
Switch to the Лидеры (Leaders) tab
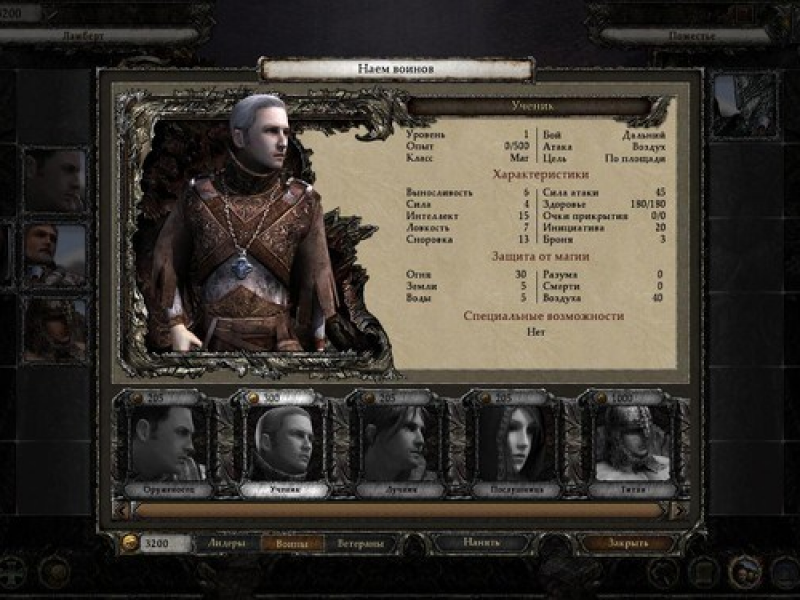pos(226,543)
